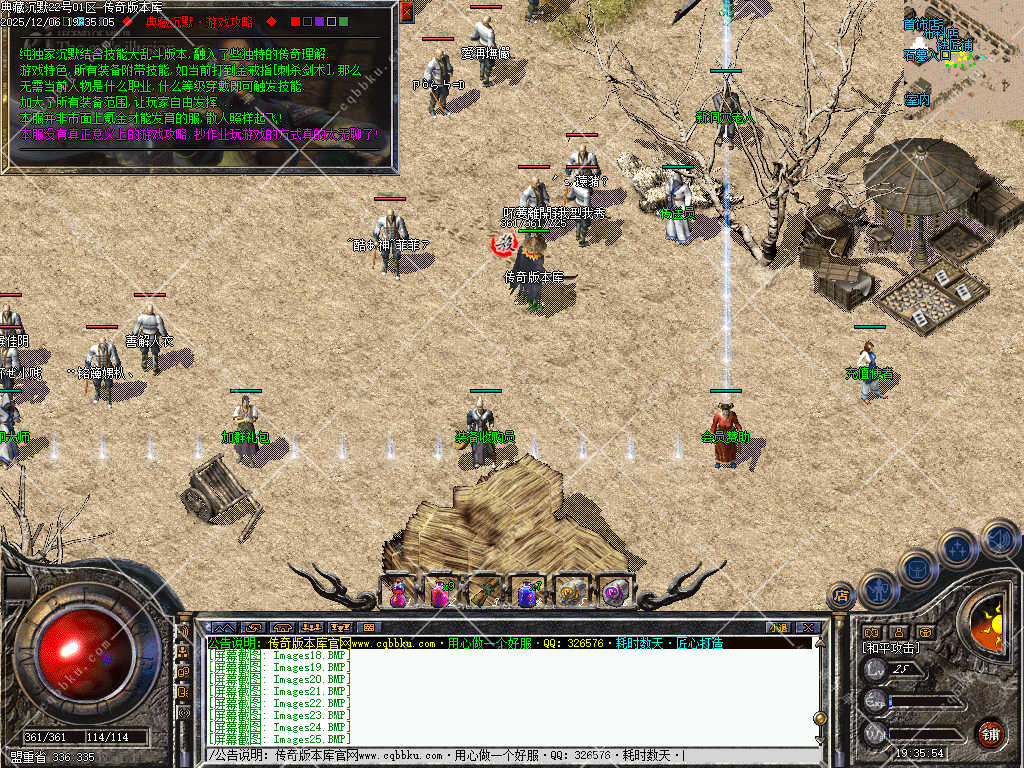
Task: Use the orange spiral scroll belt item
Action: [x=571, y=593]
